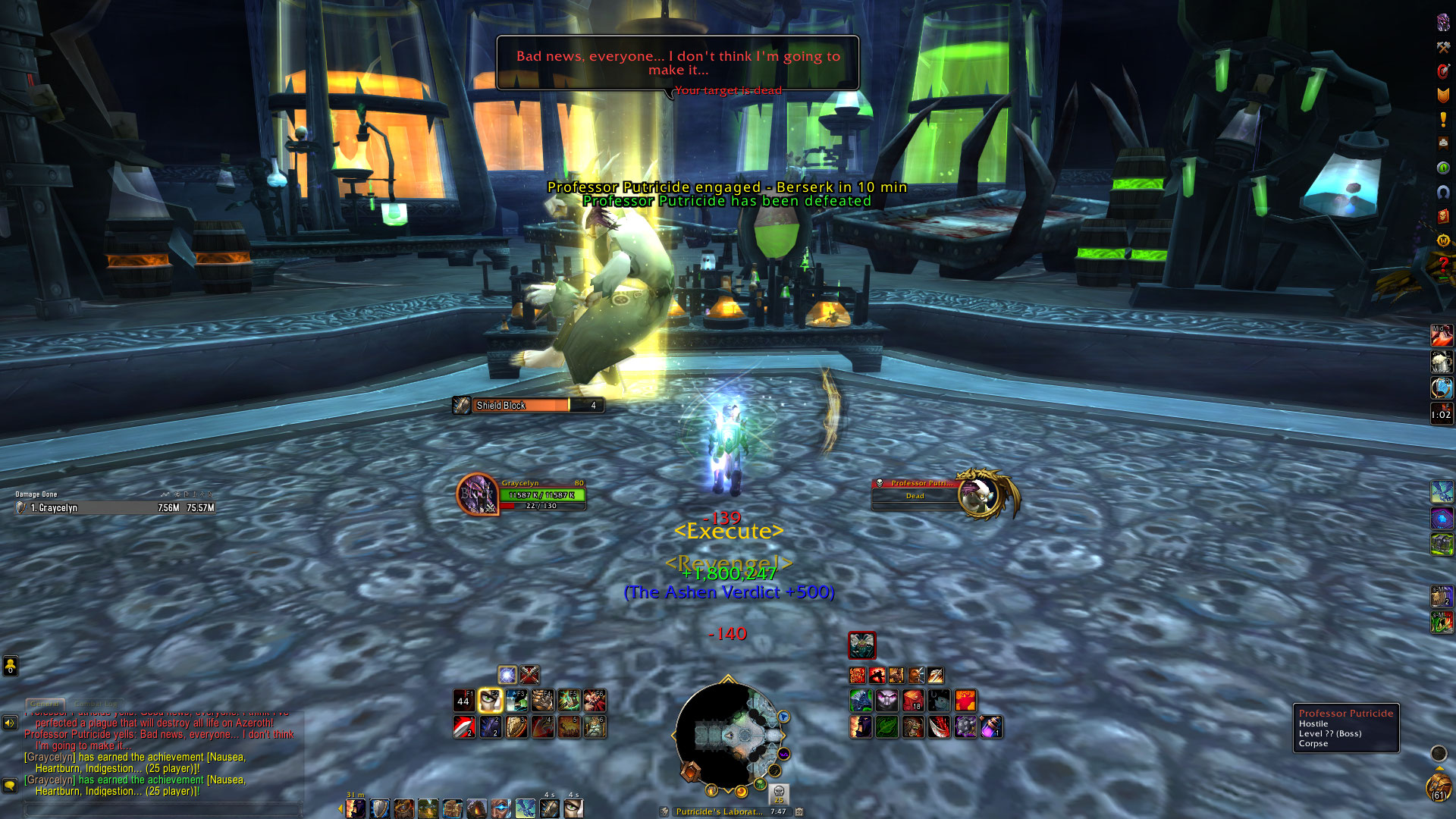
Task: Activate the red hooded figure ability showing 18
Action: coord(913,701)
